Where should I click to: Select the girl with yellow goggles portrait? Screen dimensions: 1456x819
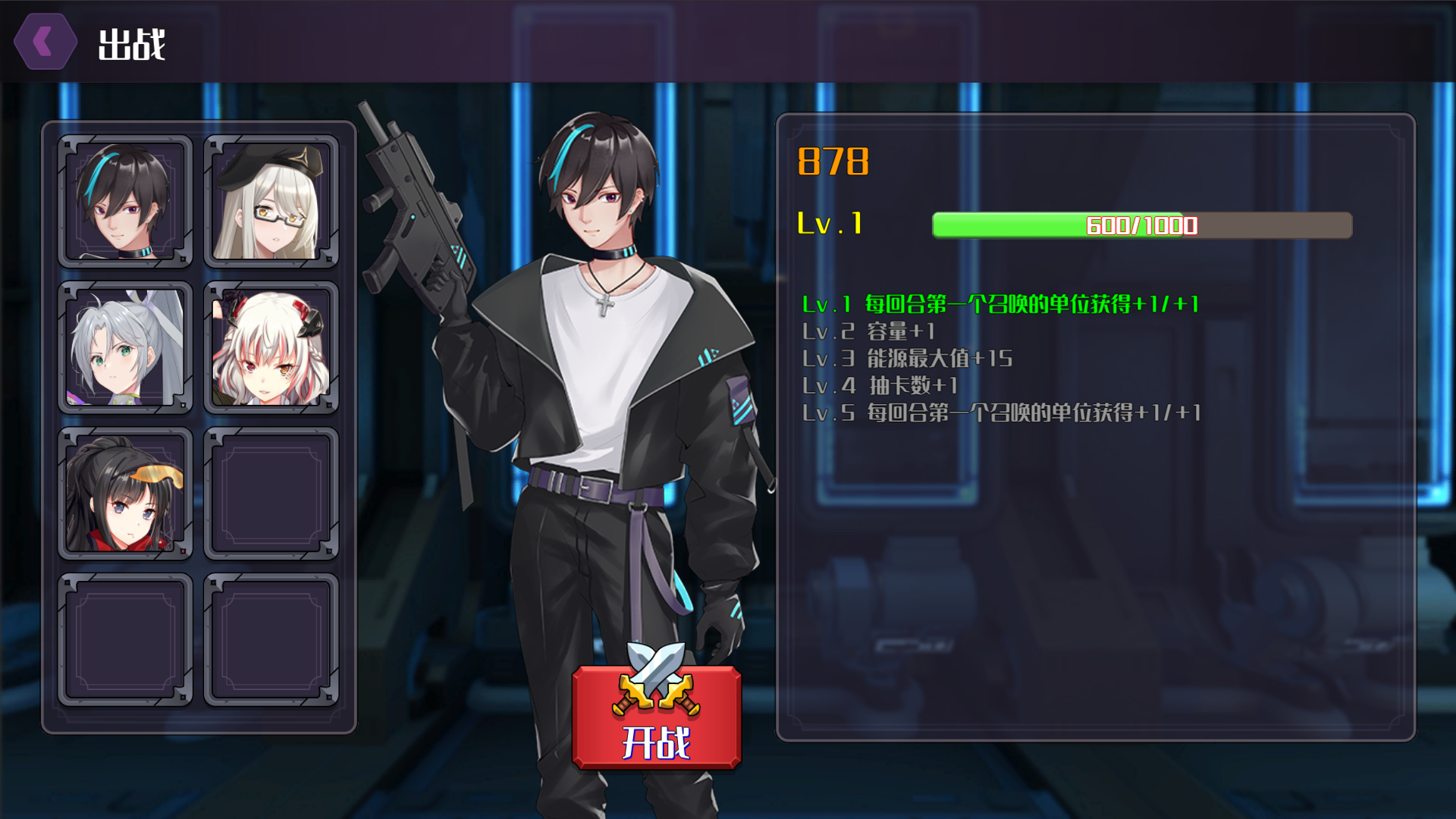pos(126,493)
